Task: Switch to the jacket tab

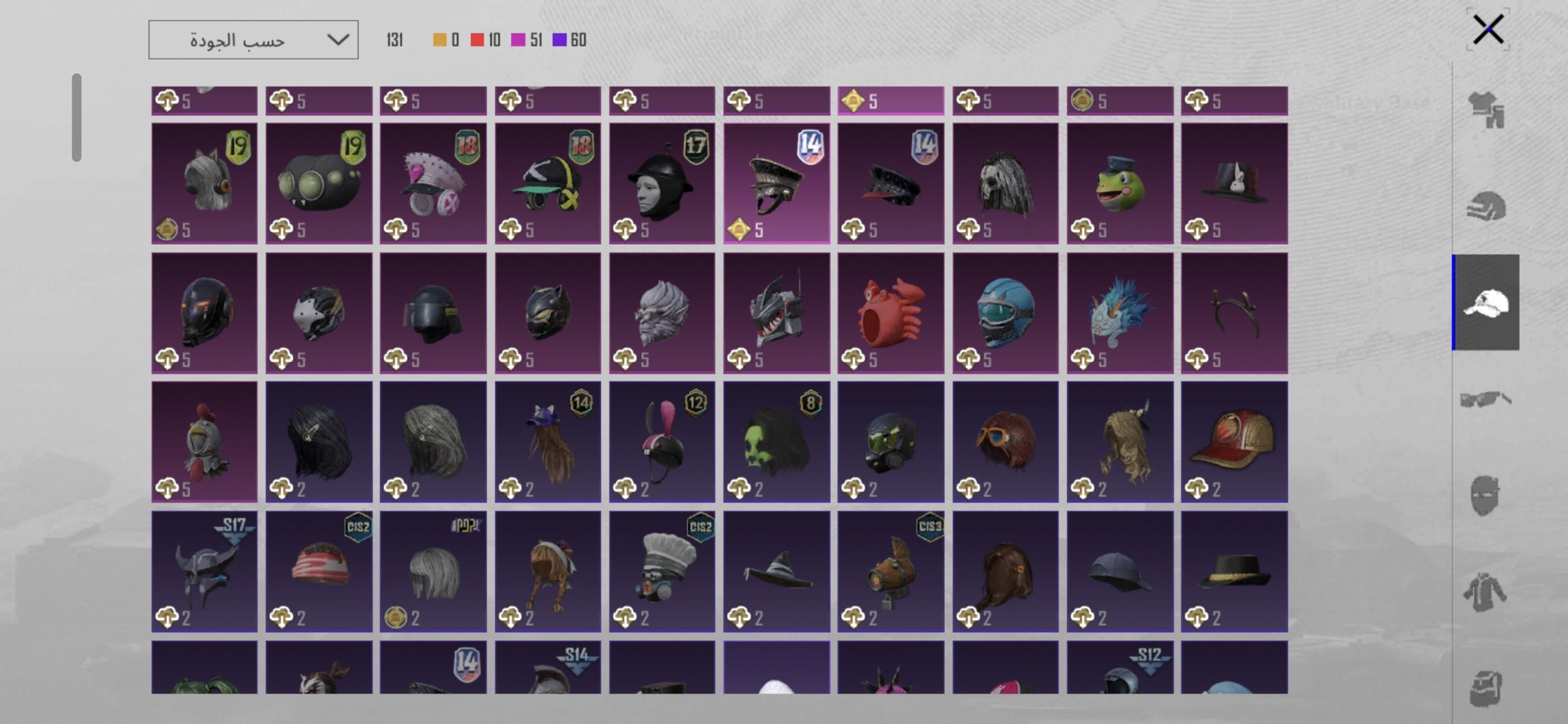Action: 1486,593
